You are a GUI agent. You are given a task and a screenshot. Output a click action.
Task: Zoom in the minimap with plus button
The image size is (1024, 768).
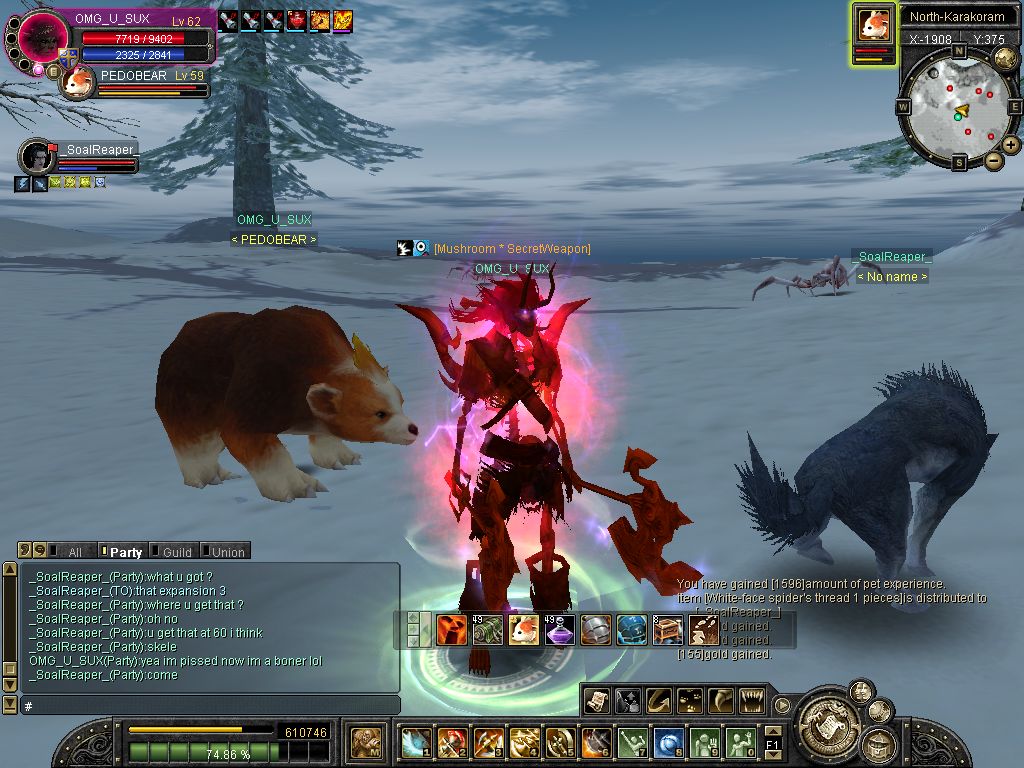pyautogui.click(x=1011, y=145)
